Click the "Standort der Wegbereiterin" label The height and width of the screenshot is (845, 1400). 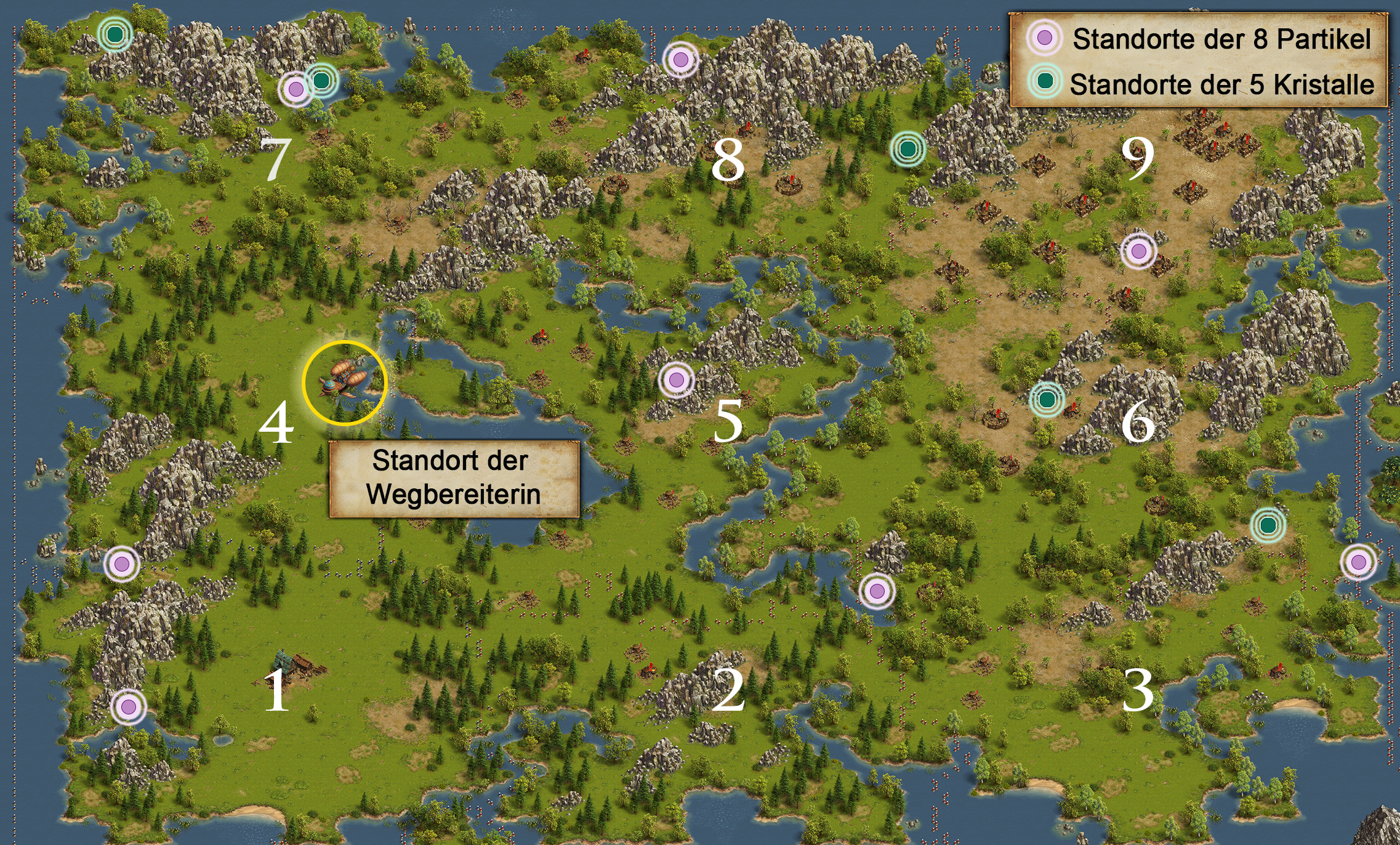point(453,478)
